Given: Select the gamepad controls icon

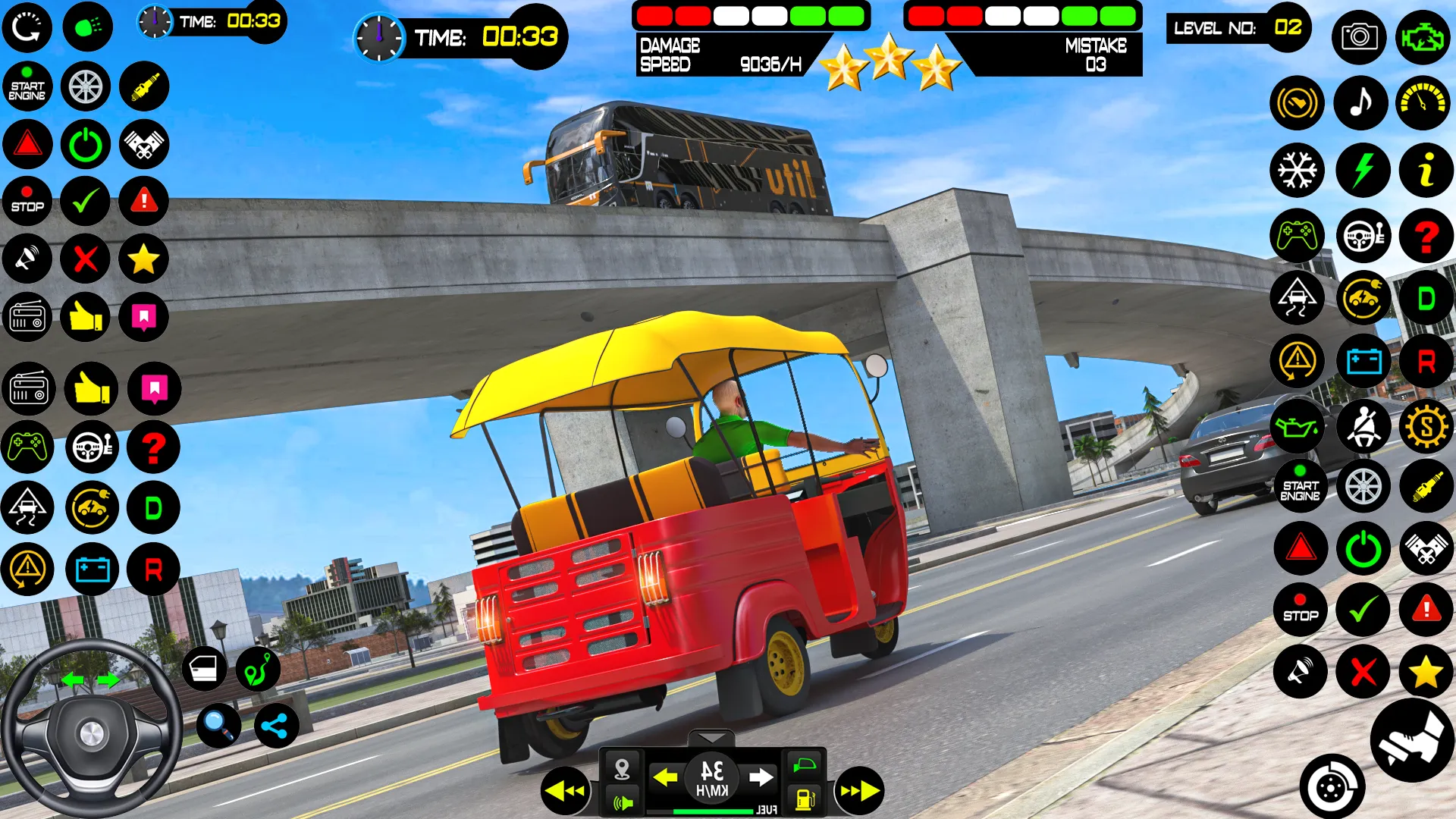Looking at the screenshot, I should pos(27,448).
